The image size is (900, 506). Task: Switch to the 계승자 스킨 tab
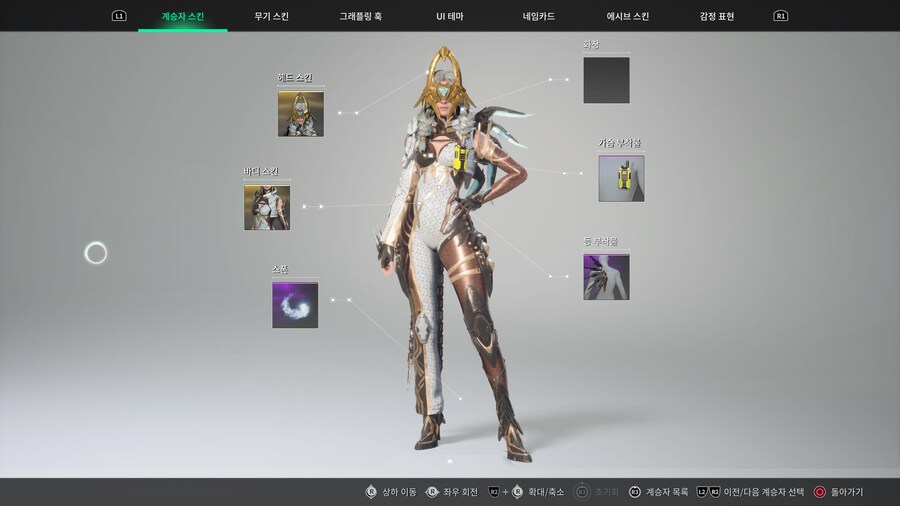tap(183, 16)
